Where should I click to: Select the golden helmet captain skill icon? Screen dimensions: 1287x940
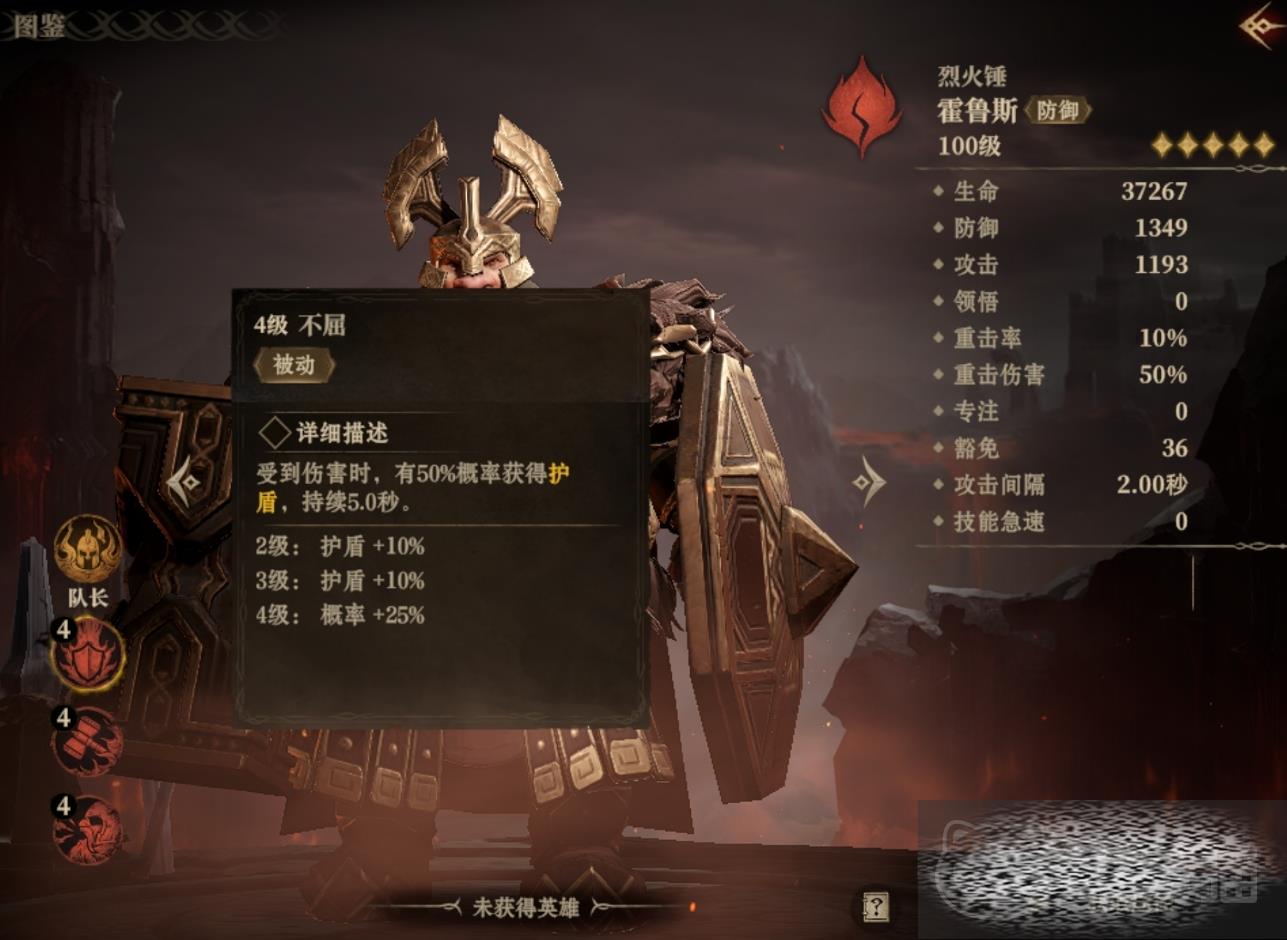click(x=88, y=549)
